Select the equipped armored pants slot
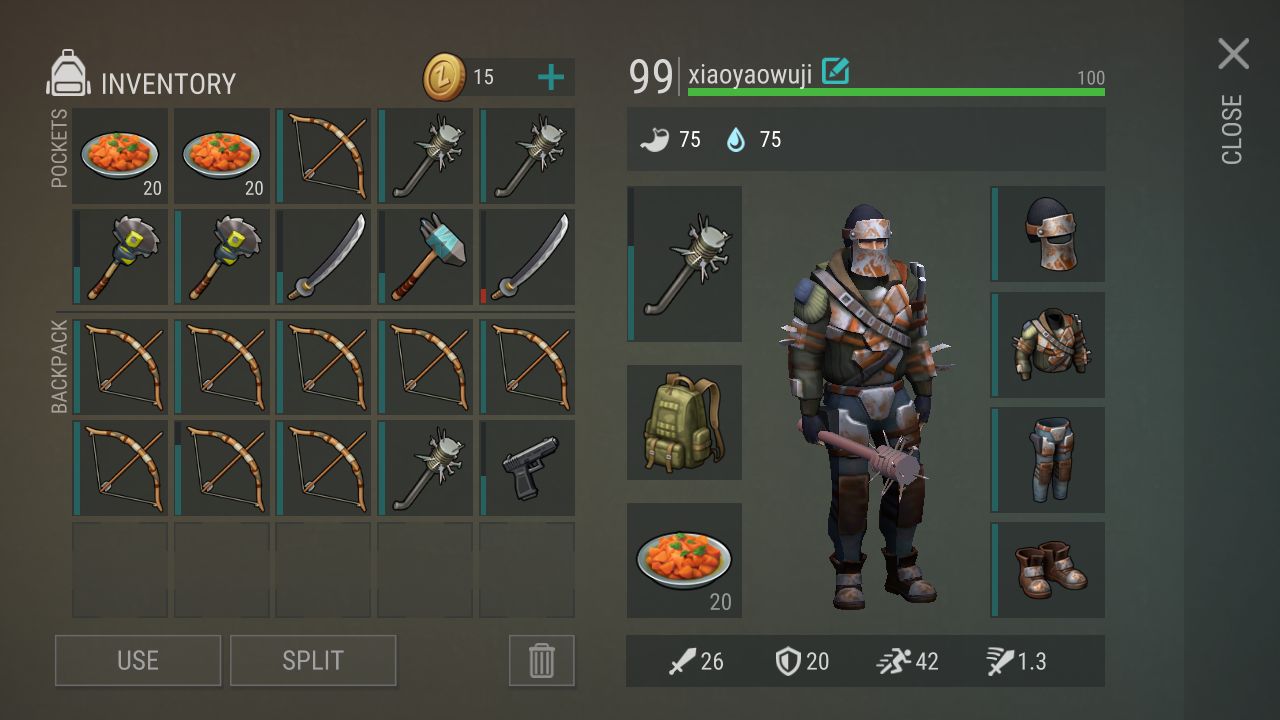Image resolution: width=1280 pixels, height=720 pixels. pyautogui.click(x=1049, y=459)
